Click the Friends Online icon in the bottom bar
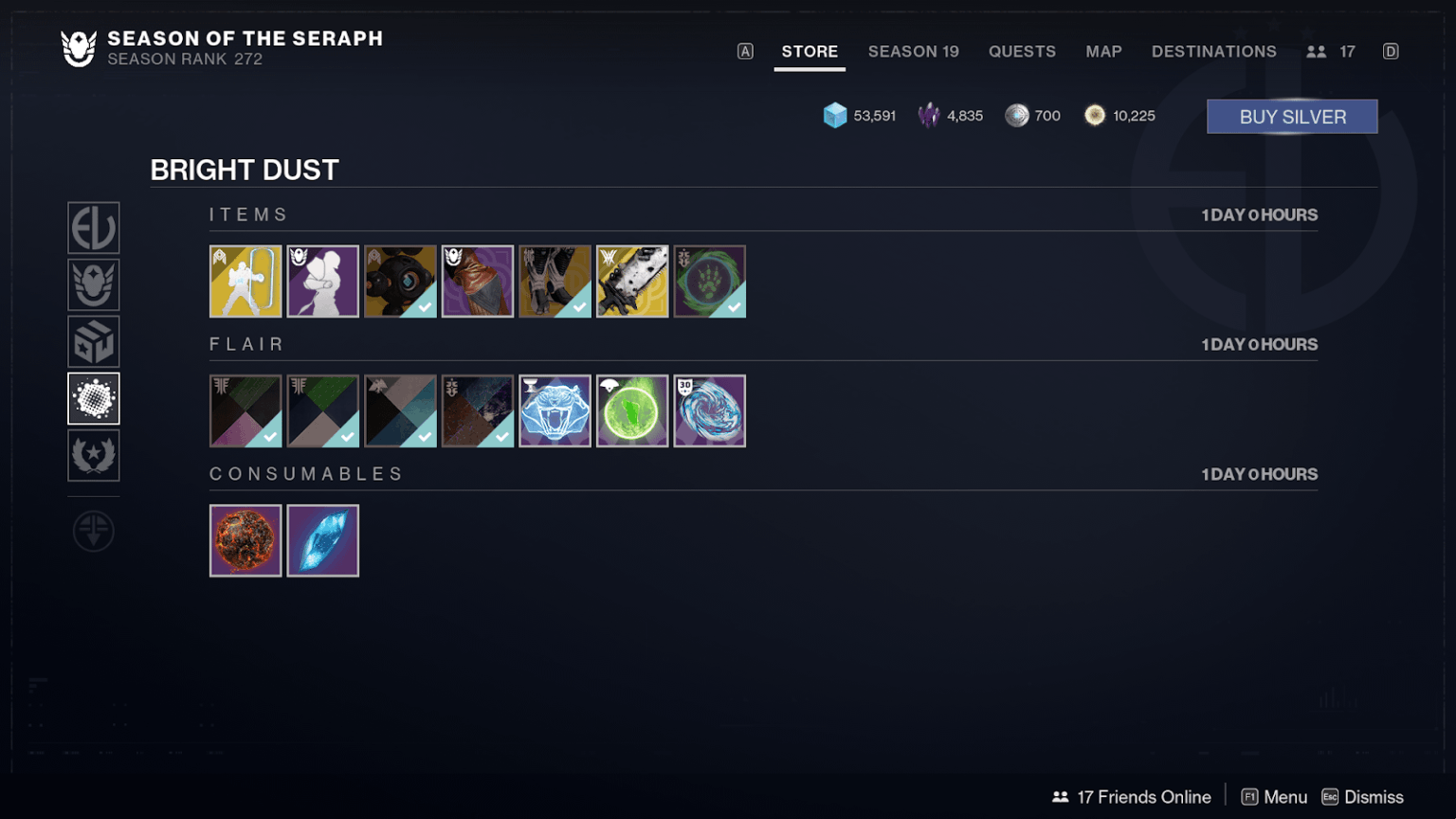Image resolution: width=1456 pixels, height=819 pixels. click(x=1060, y=796)
